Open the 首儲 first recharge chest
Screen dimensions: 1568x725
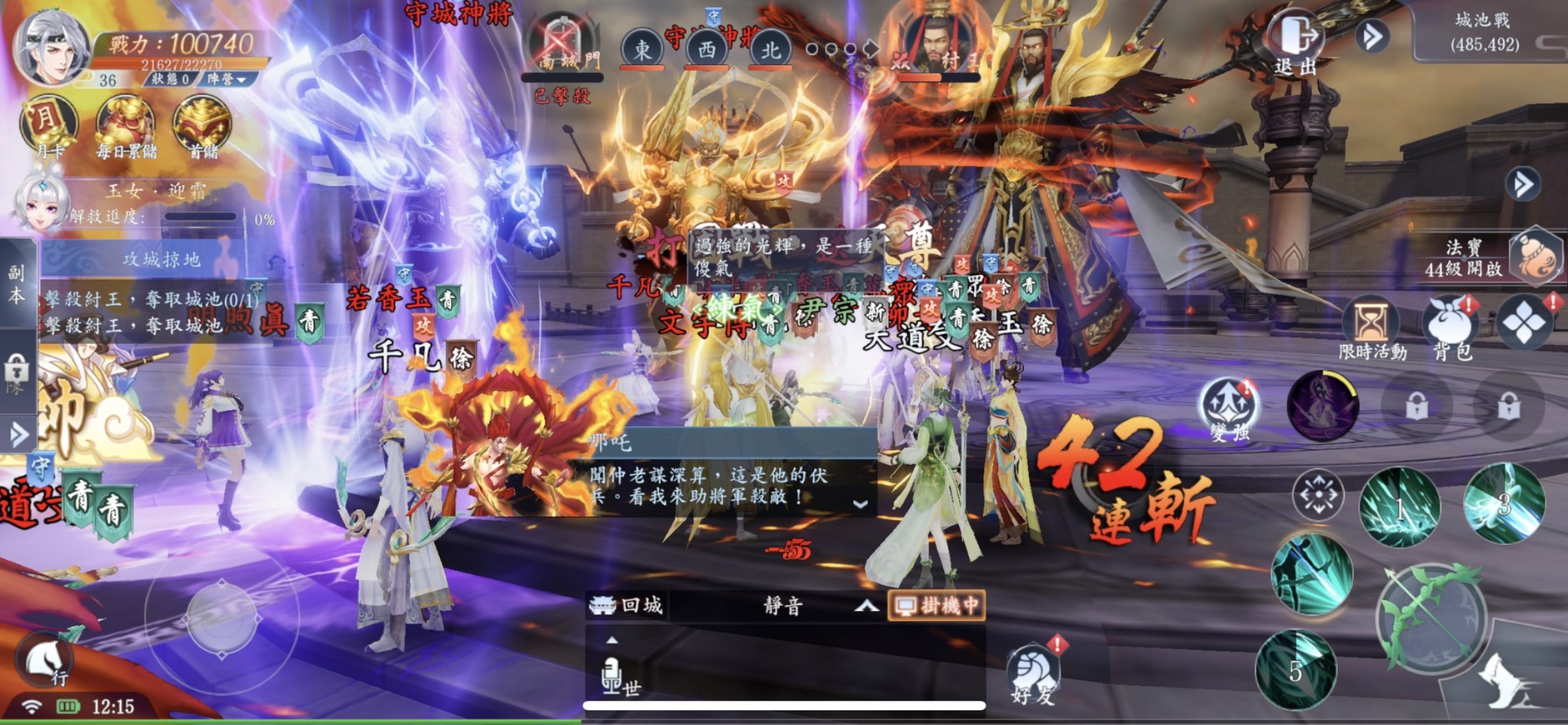[202, 127]
